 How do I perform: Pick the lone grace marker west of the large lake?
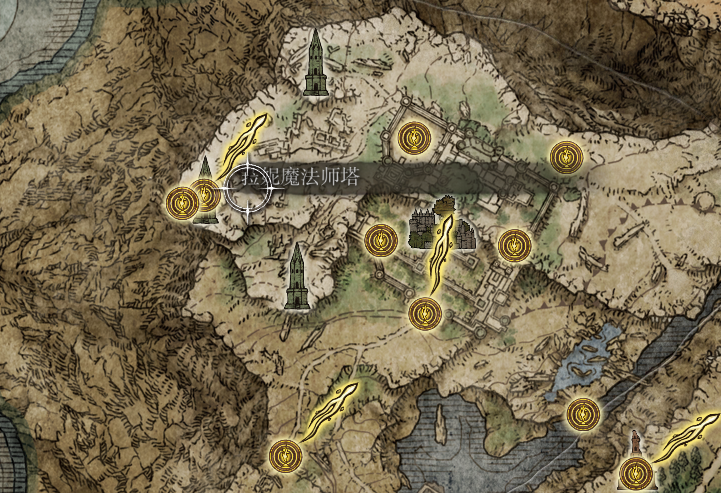coord(286,457)
